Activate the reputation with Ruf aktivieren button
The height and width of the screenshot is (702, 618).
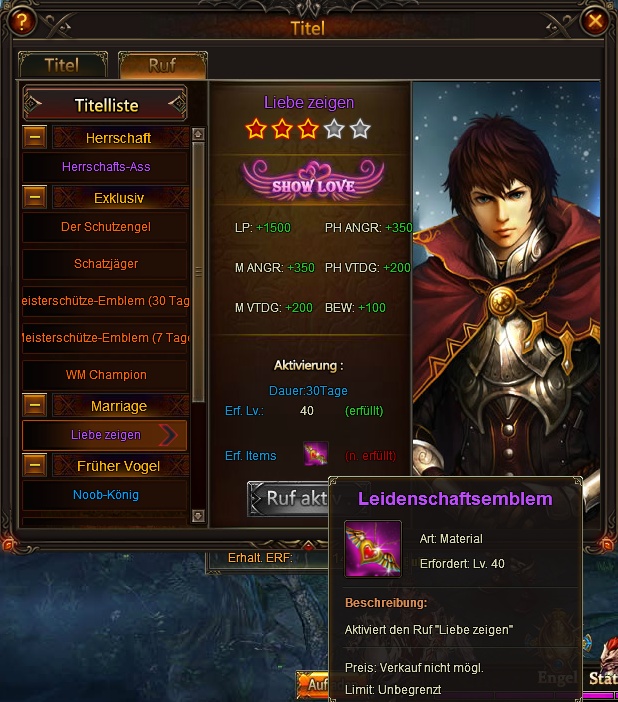290,499
